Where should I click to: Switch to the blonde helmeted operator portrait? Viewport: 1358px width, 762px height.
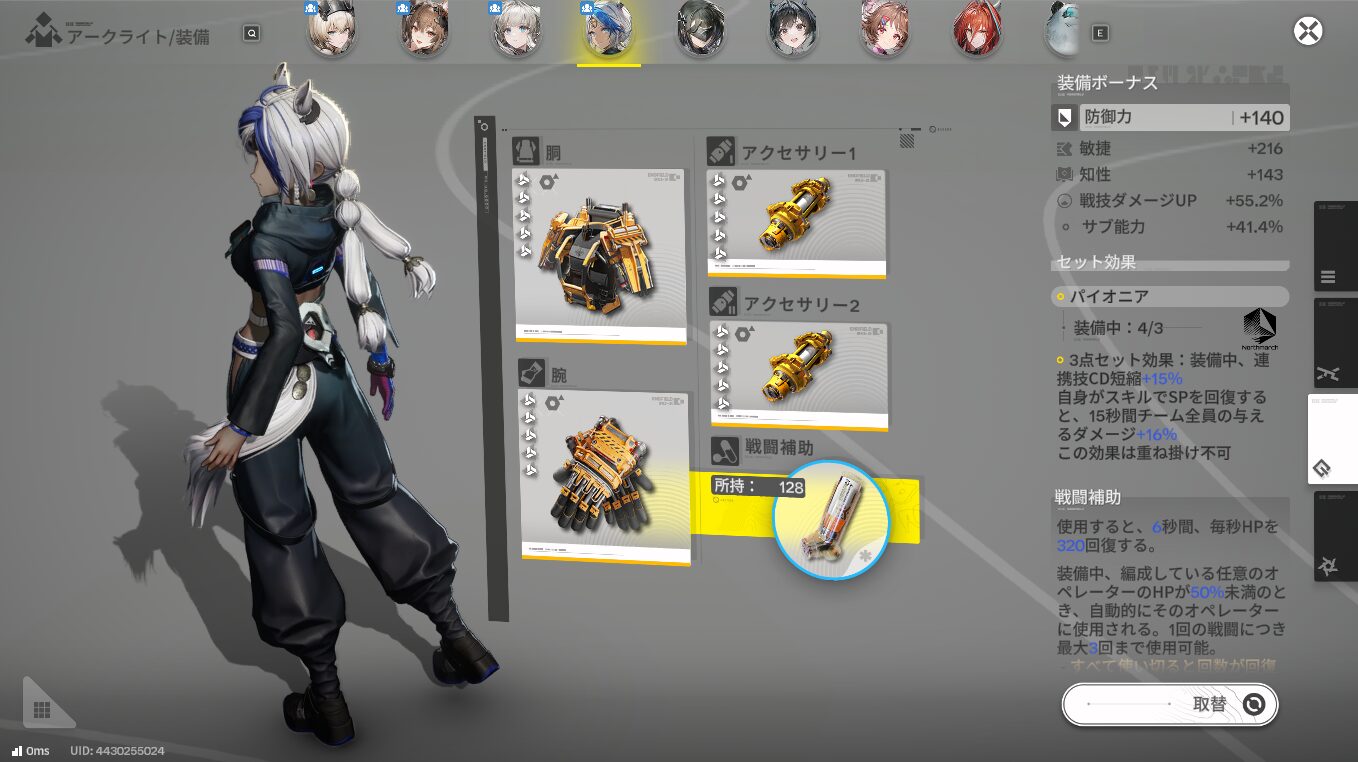tap(331, 31)
